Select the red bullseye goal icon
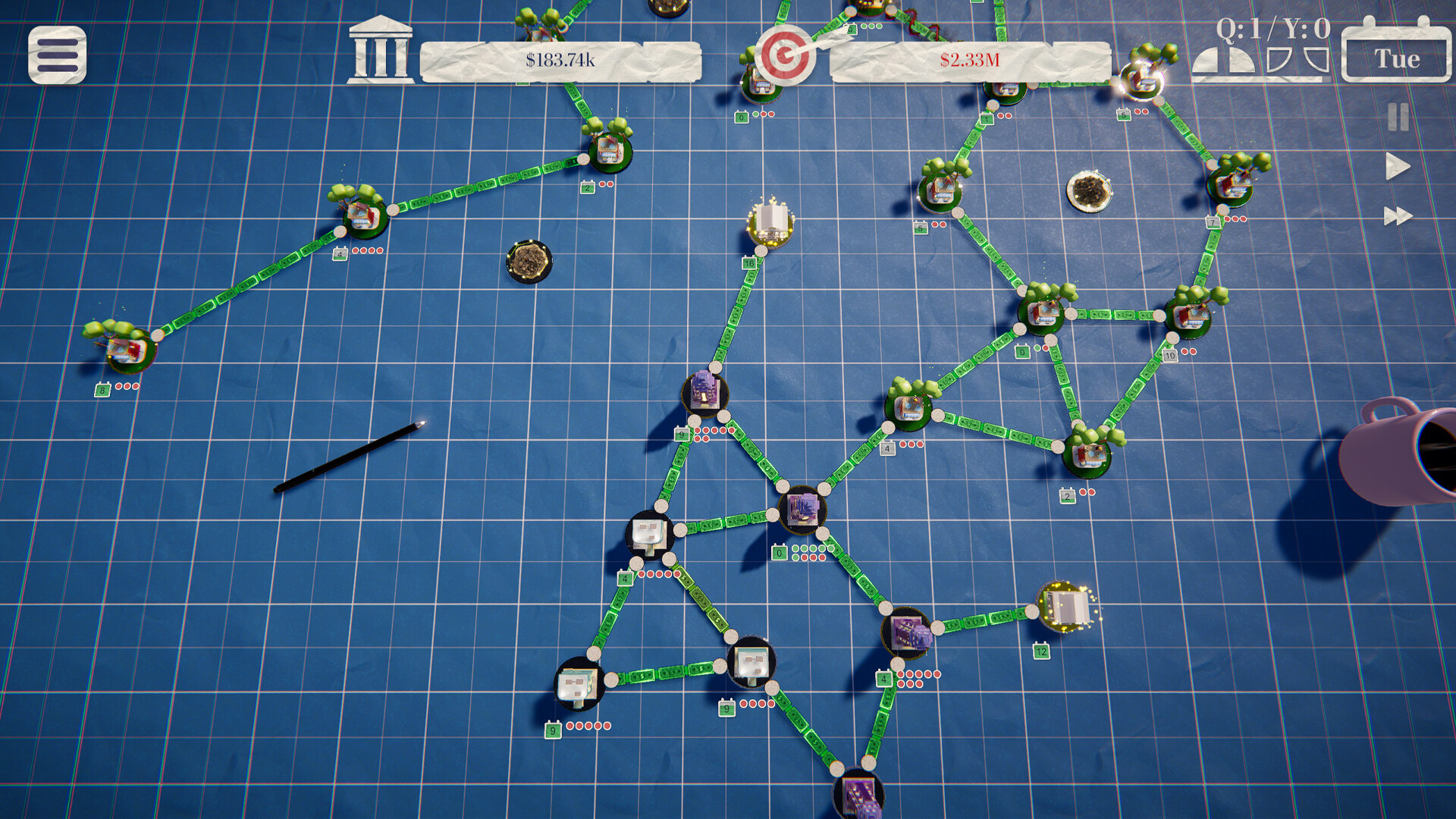1456x819 pixels. point(783,56)
